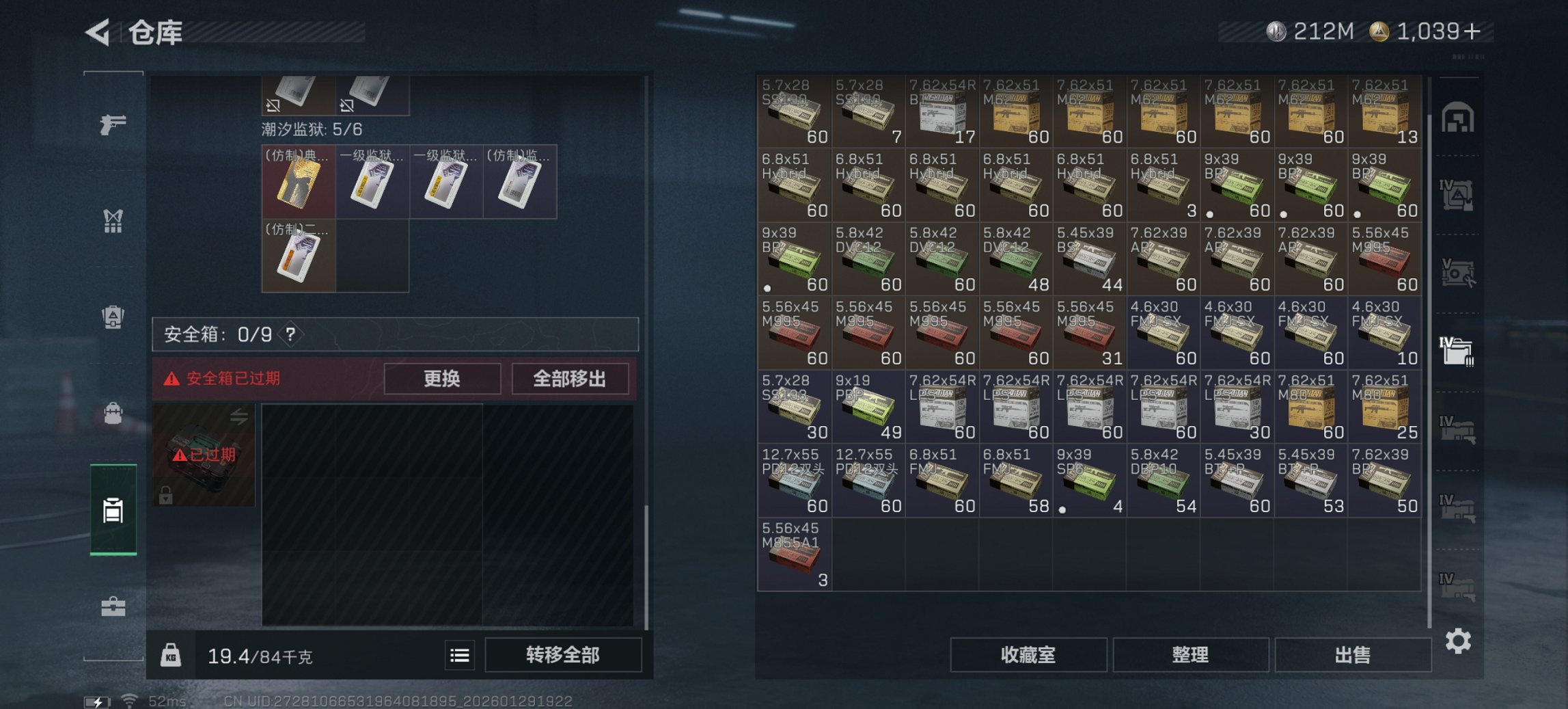Open the tactical vest equipment tab
The image size is (1568, 709).
point(113,221)
